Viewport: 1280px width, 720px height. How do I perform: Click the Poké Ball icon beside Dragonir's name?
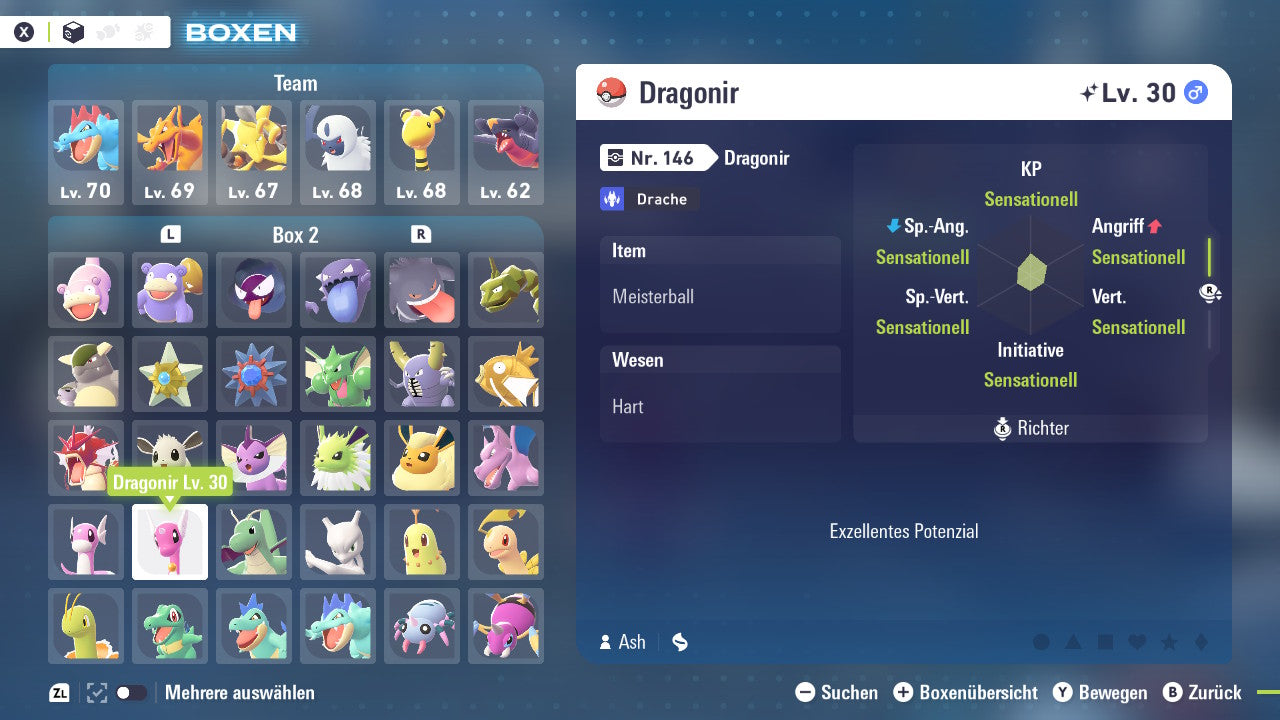(x=611, y=92)
